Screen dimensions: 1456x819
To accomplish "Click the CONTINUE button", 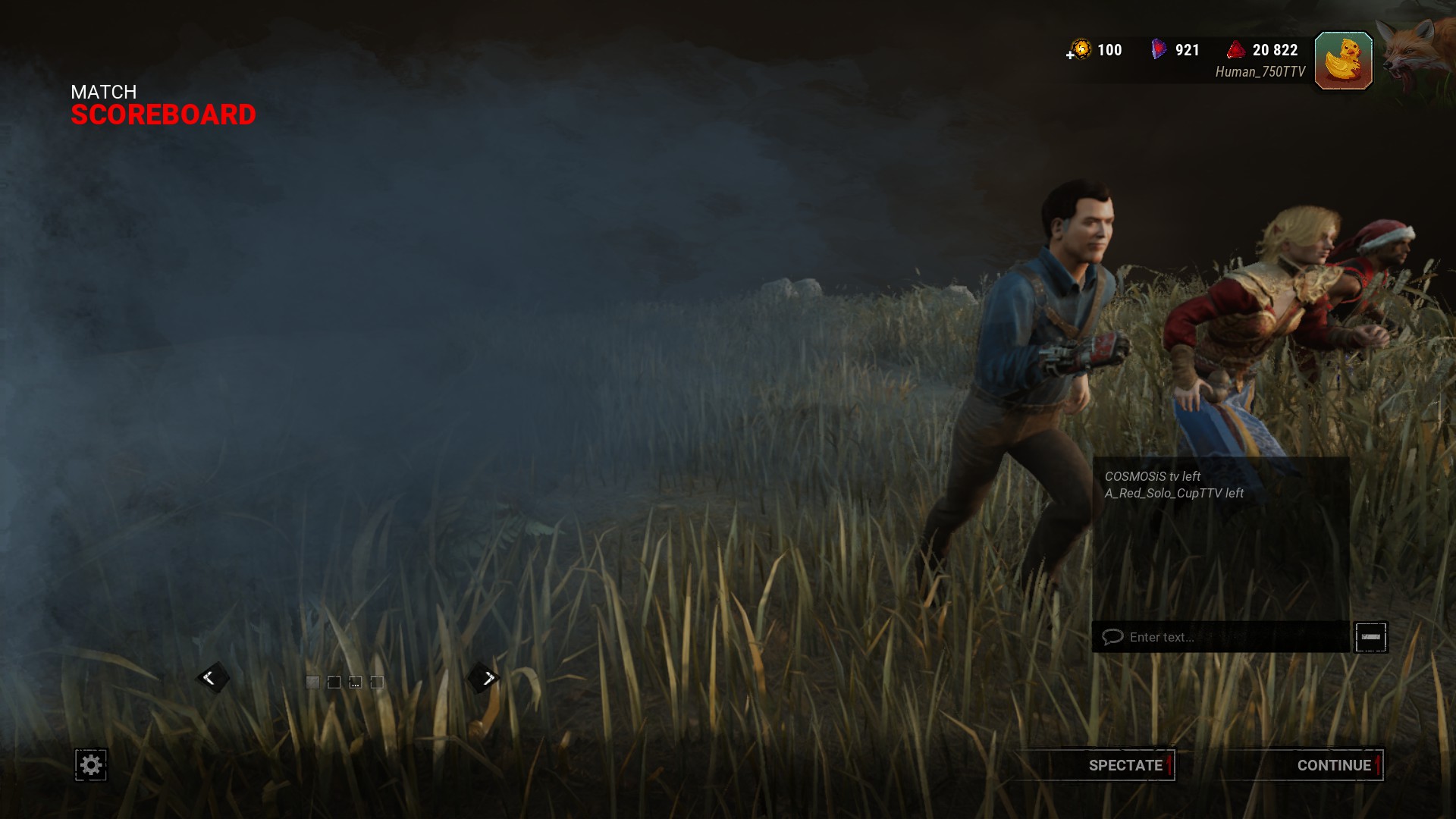I will (1332, 765).
